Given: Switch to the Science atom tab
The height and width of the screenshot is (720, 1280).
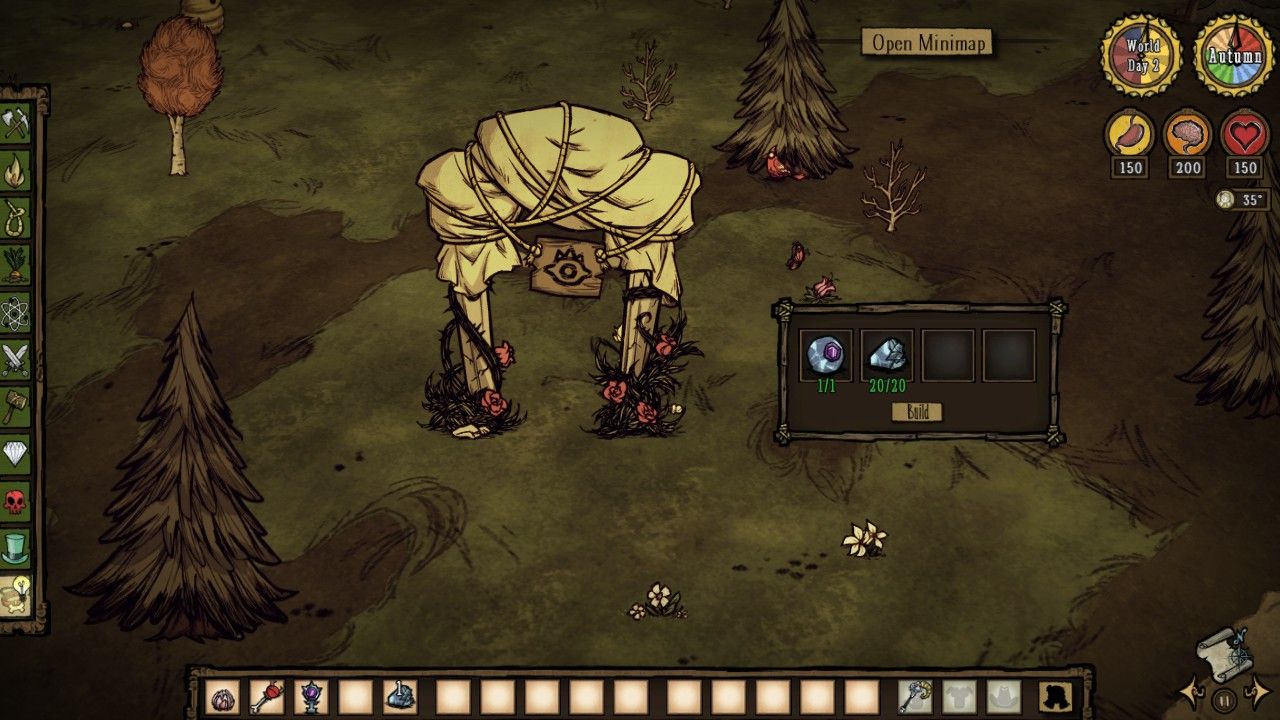Looking at the screenshot, I should (x=15, y=311).
